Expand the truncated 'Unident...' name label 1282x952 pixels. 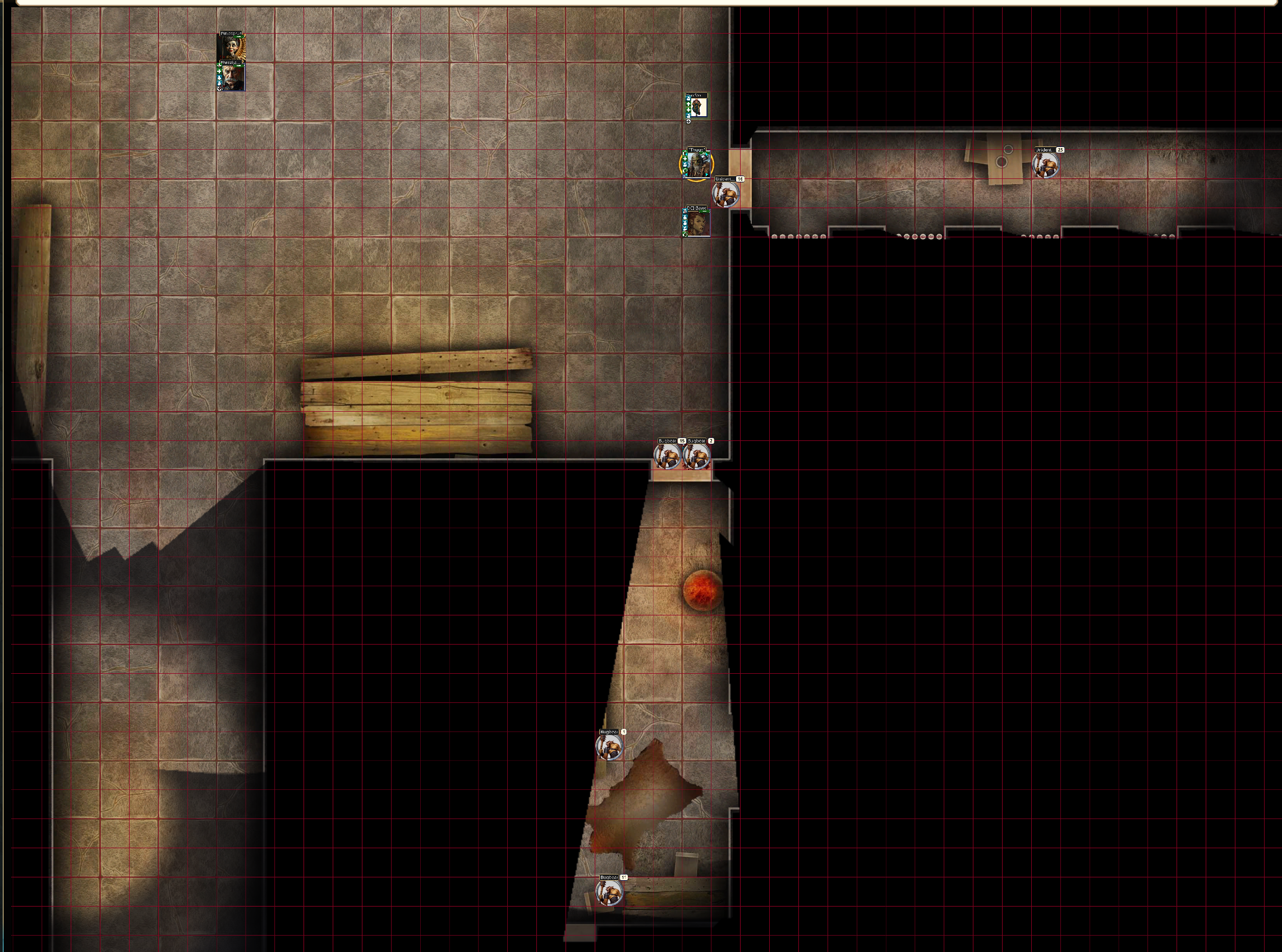pyautogui.click(x=725, y=179)
